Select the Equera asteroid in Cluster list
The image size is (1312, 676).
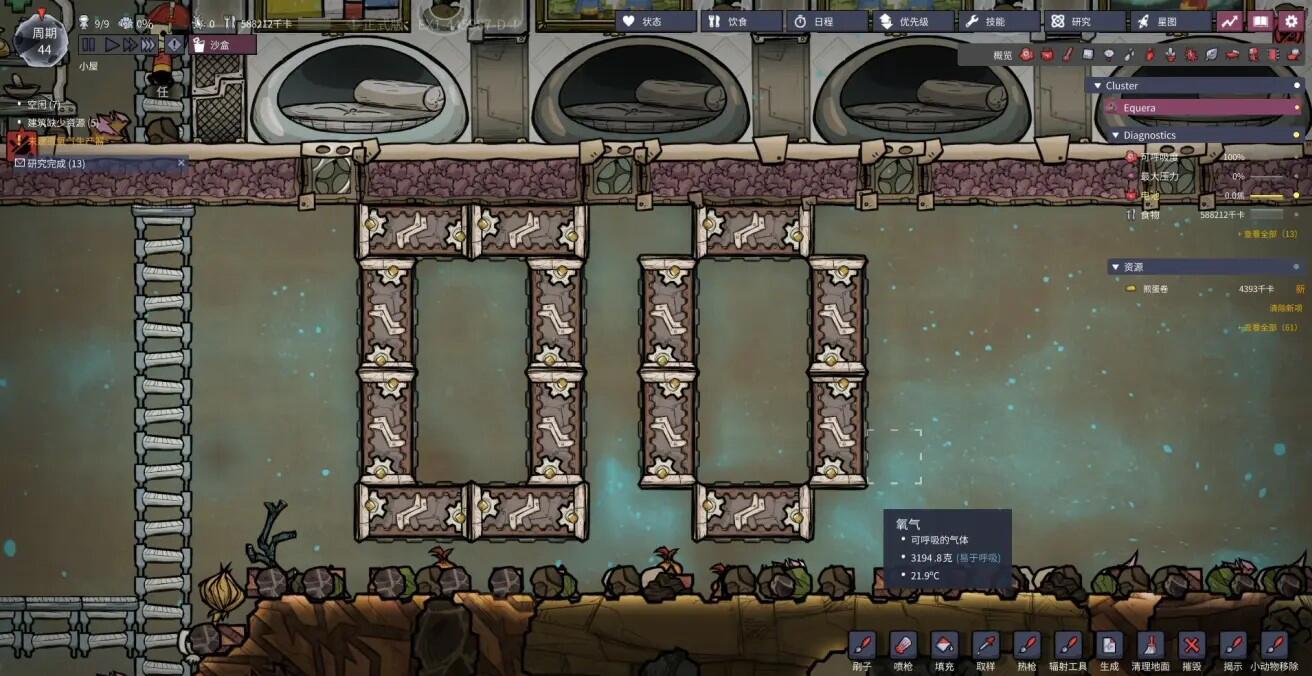point(1200,108)
